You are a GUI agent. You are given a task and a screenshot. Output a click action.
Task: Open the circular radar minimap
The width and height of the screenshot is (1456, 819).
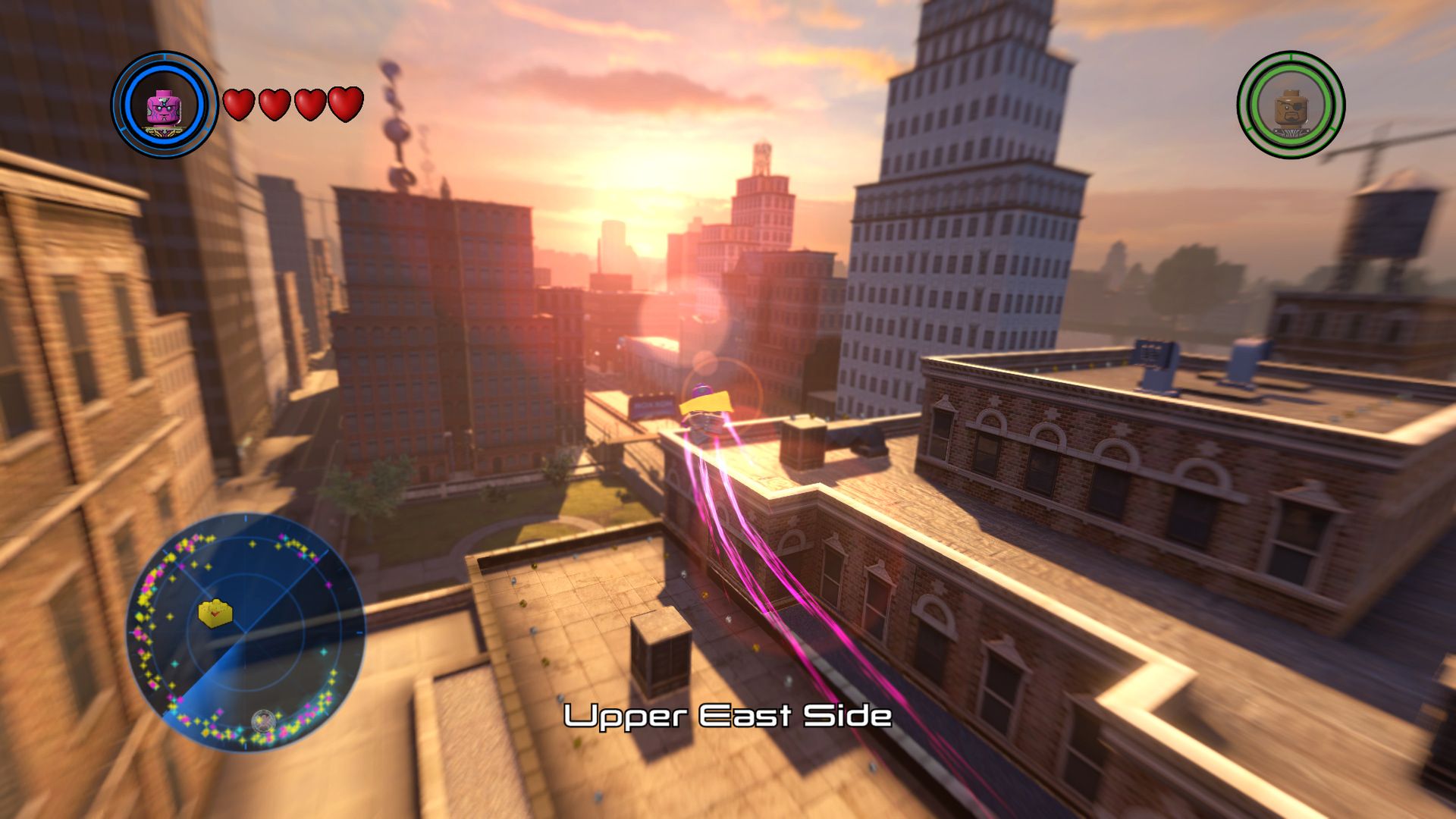(245, 631)
